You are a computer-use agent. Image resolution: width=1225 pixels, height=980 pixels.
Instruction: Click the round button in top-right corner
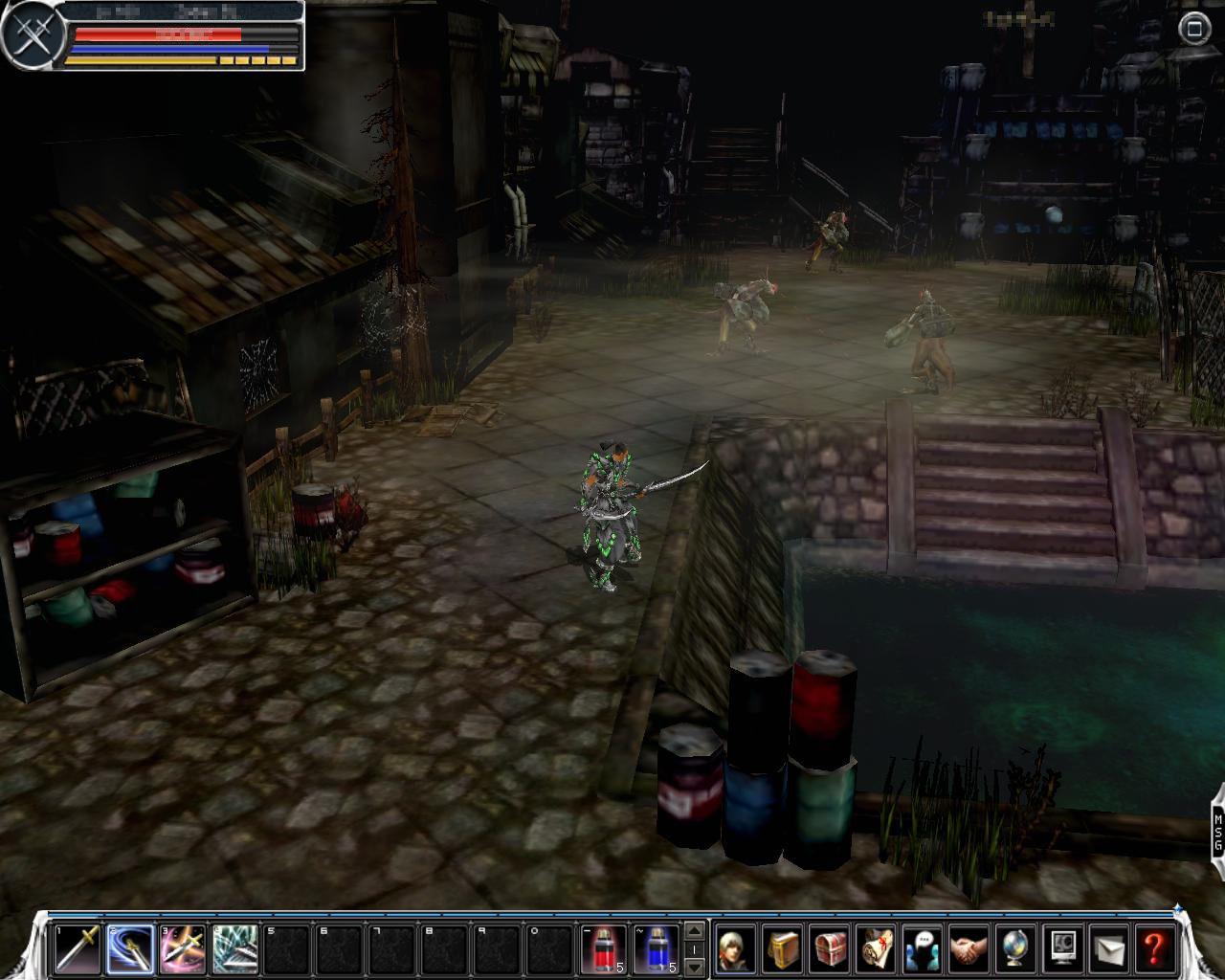[1193, 29]
